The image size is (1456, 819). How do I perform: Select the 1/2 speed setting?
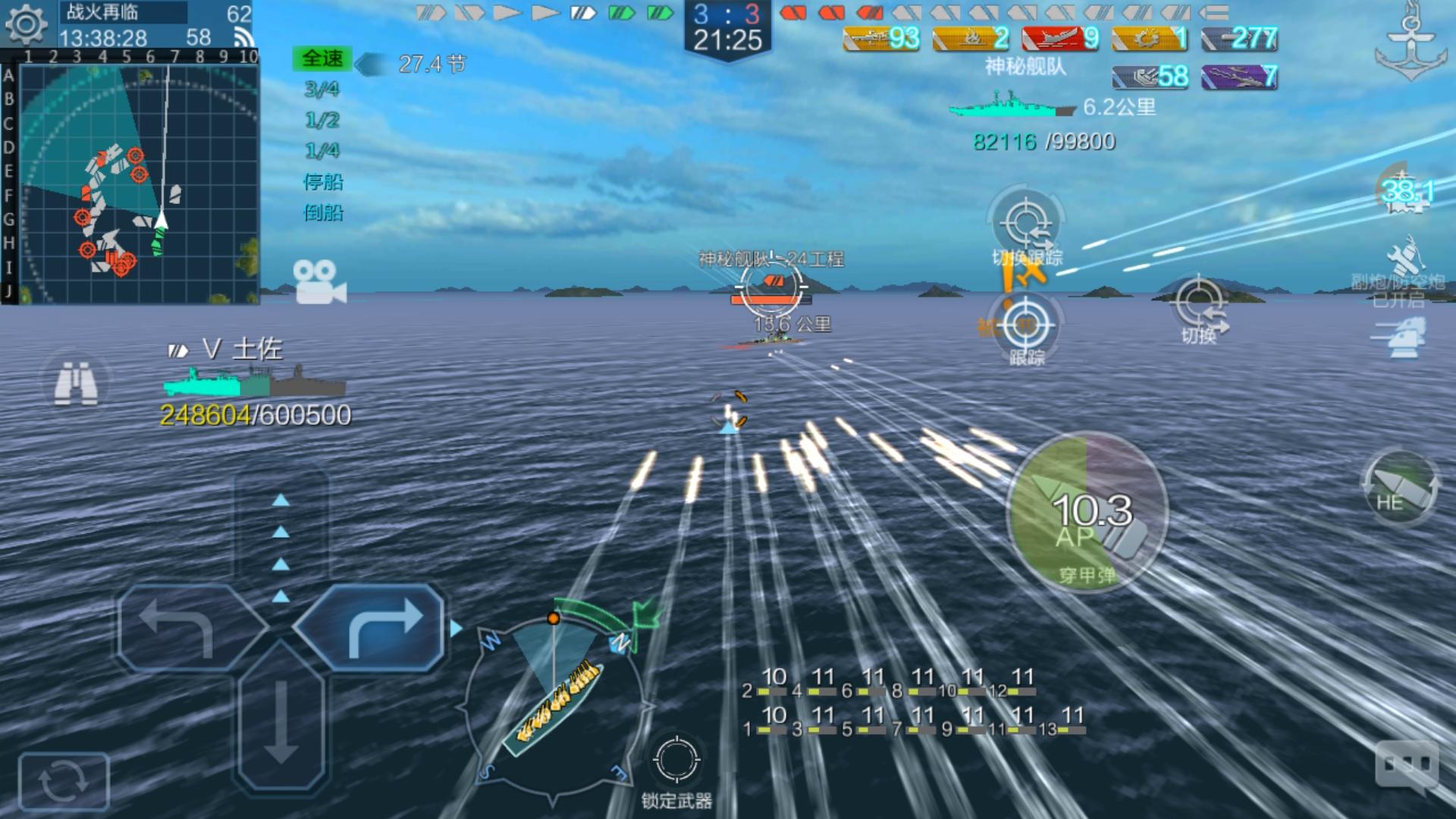coord(322,120)
